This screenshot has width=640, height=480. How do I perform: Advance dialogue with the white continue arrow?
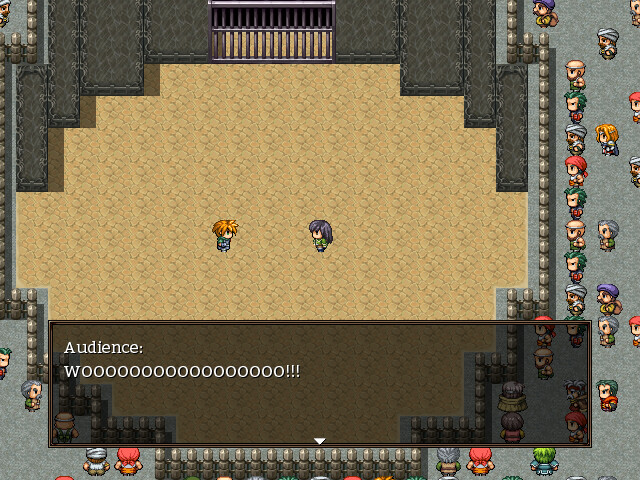click(320, 440)
